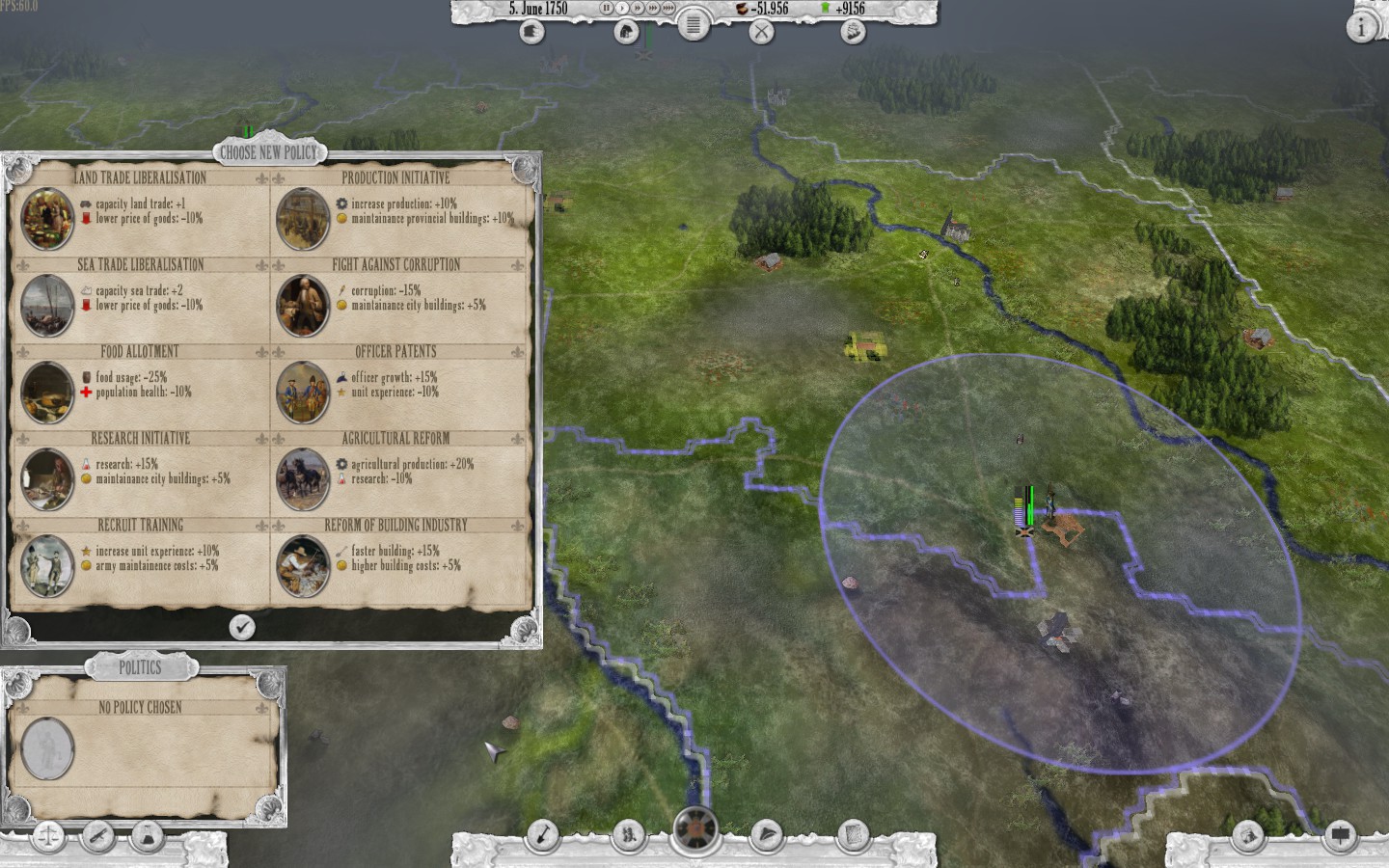Open the main menu list icon at top center
This screenshot has width=1389, height=868.
pos(693,28)
